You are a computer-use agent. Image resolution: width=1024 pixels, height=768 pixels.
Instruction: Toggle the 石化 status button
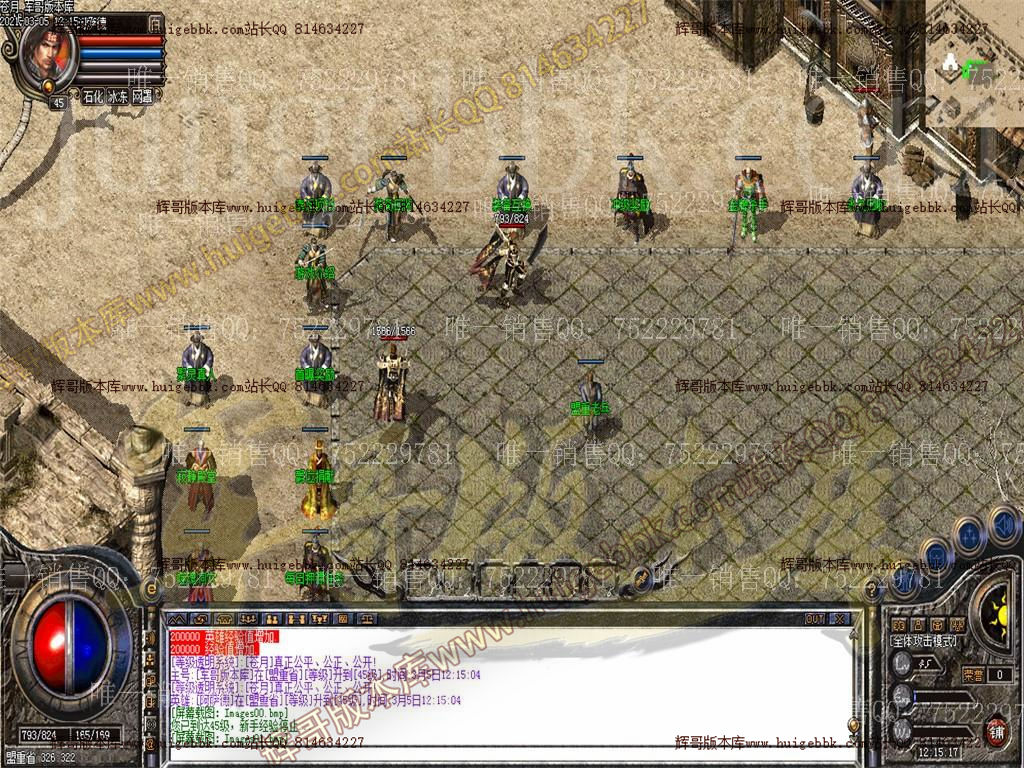pos(93,97)
